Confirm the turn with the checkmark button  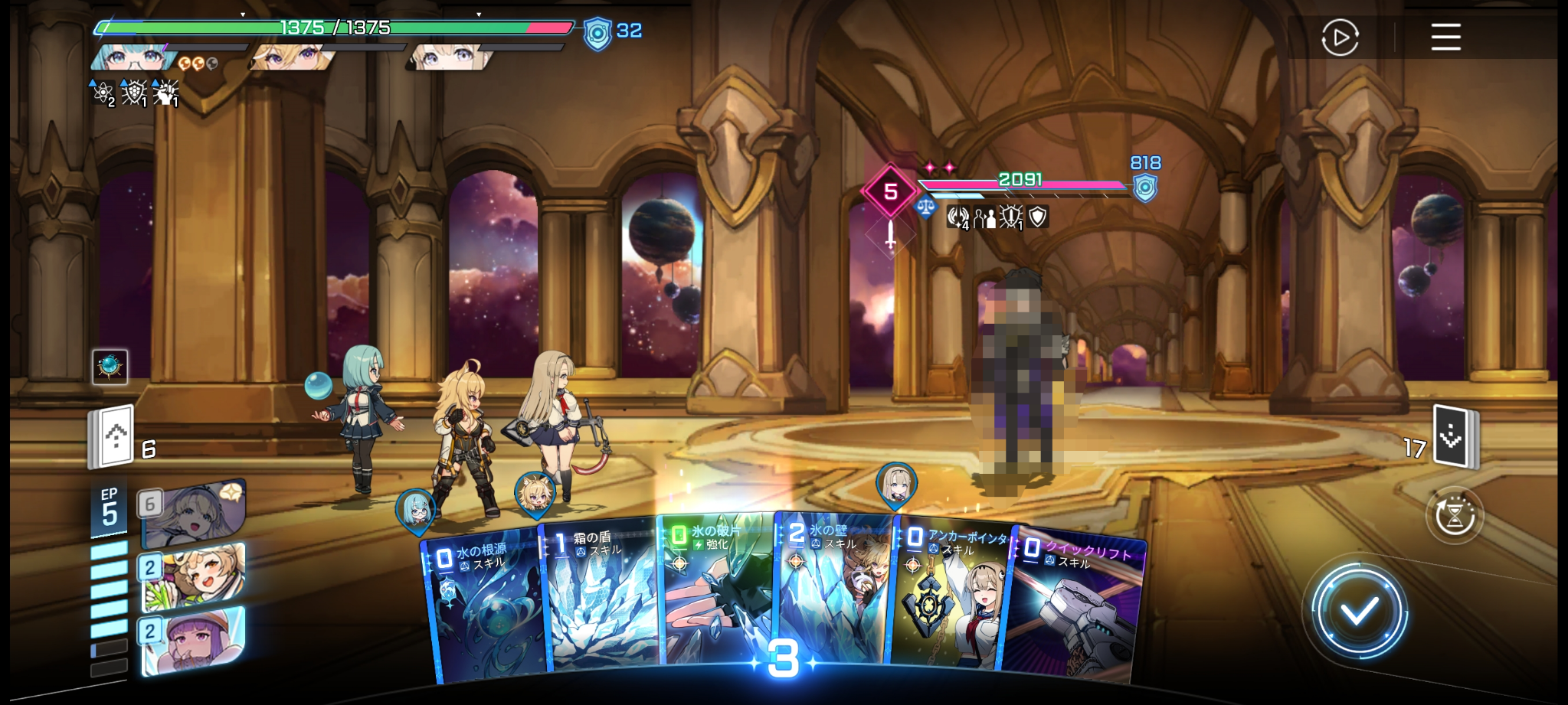1359,611
